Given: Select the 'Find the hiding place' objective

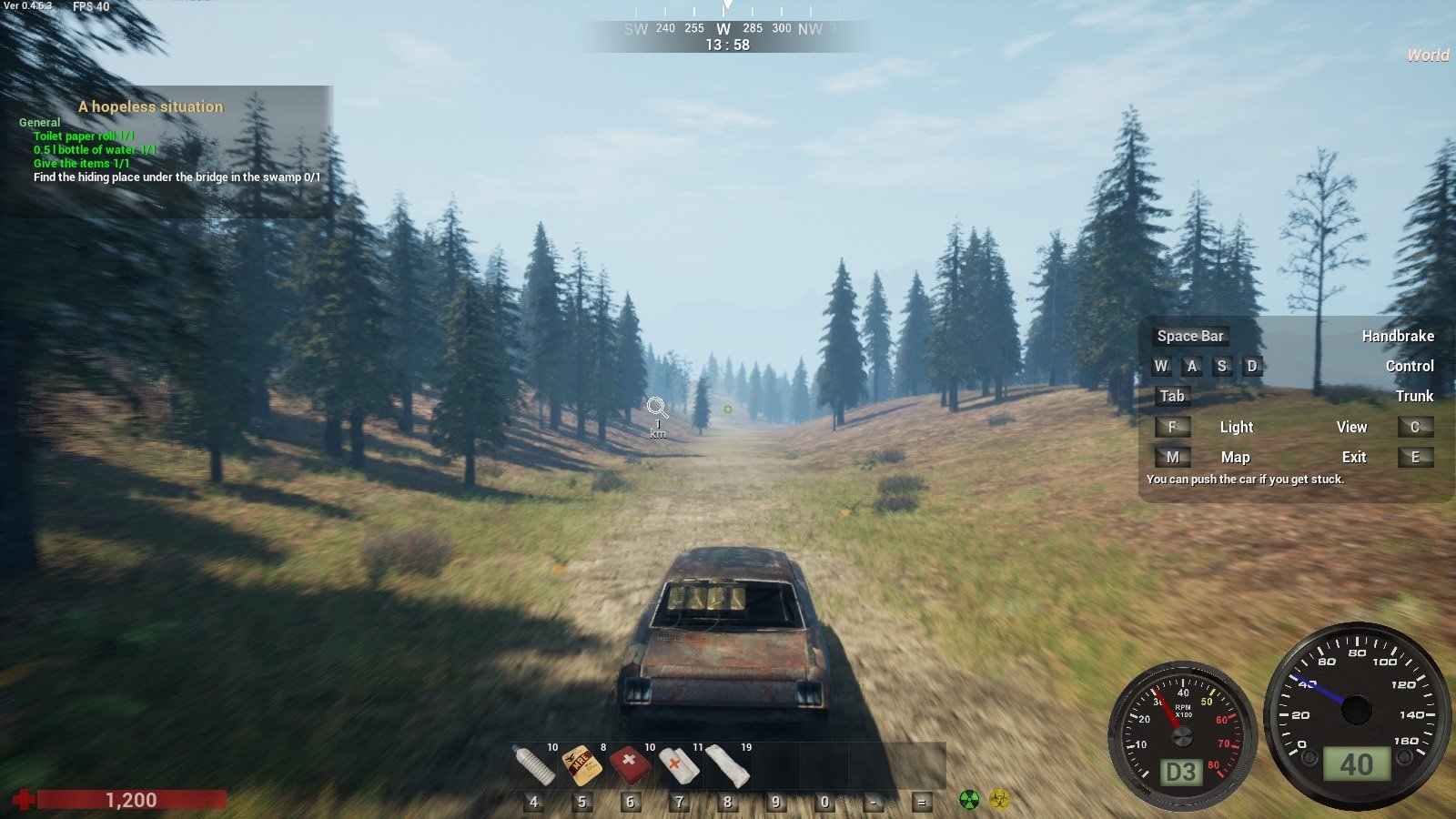Looking at the screenshot, I should pos(177,177).
